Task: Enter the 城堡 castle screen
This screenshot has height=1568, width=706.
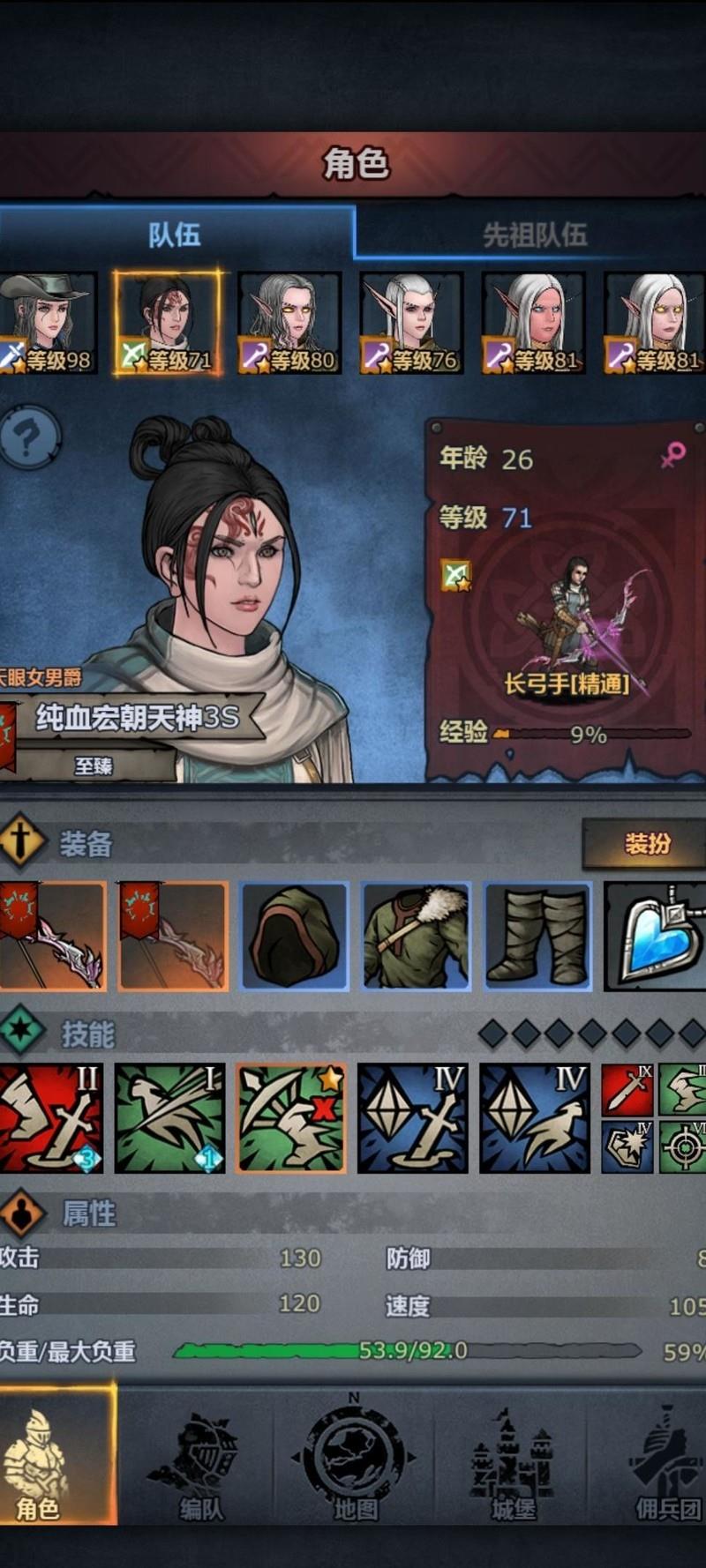Action: pyautogui.click(x=512, y=1460)
